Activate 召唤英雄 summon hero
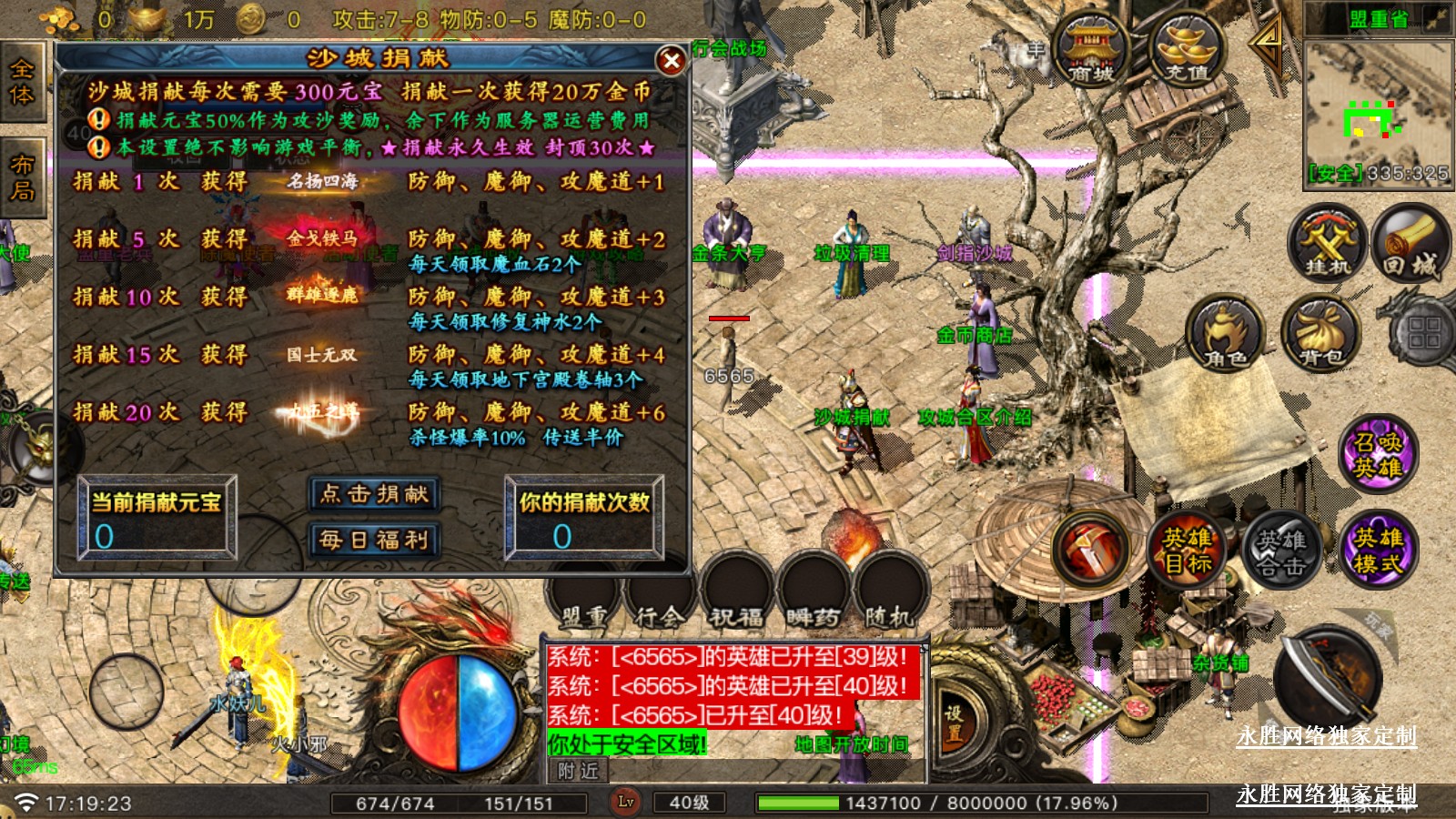The width and height of the screenshot is (1456, 819). point(1378,454)
